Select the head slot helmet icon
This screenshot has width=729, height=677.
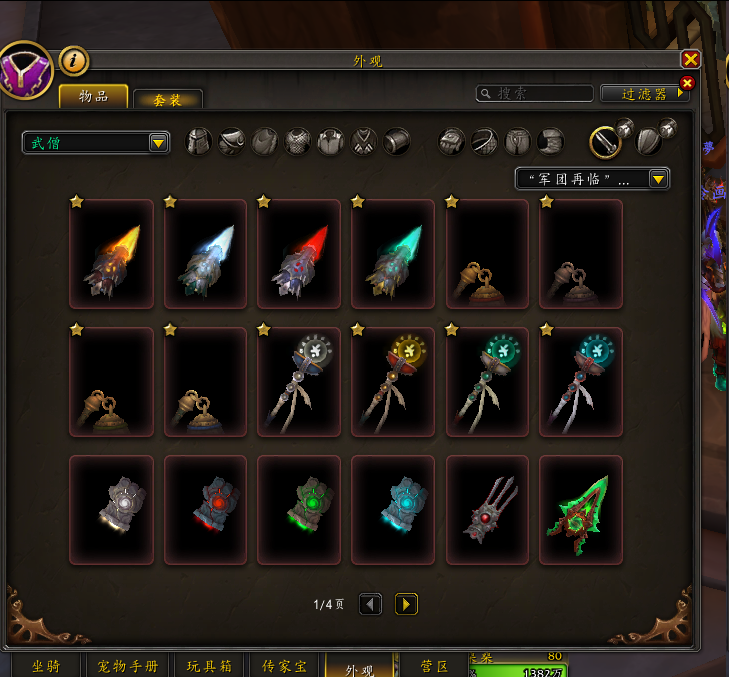click(200, 142)
